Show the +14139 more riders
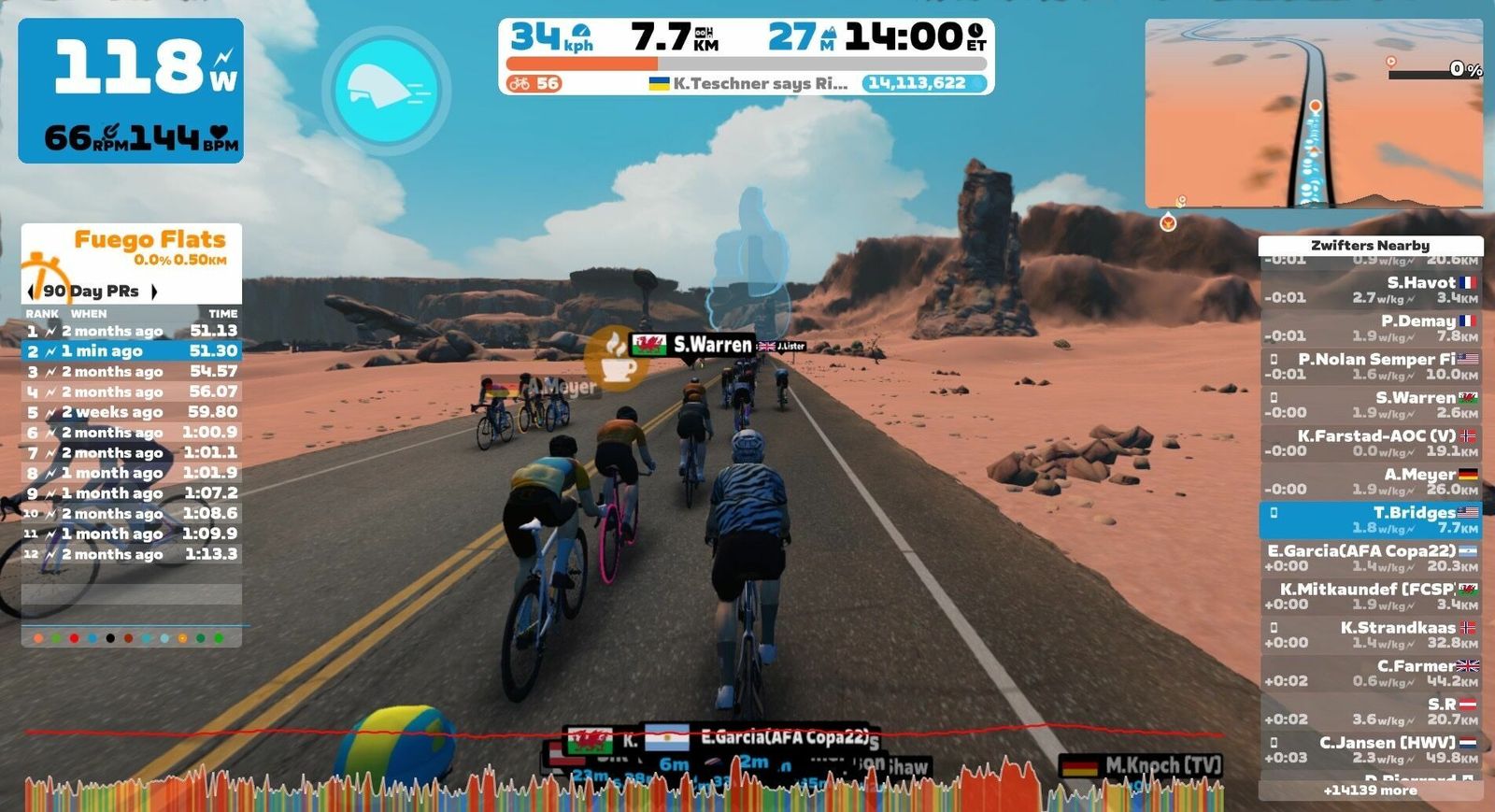The height and width of the screenshot is (812, 1495). pos(1371,791)
